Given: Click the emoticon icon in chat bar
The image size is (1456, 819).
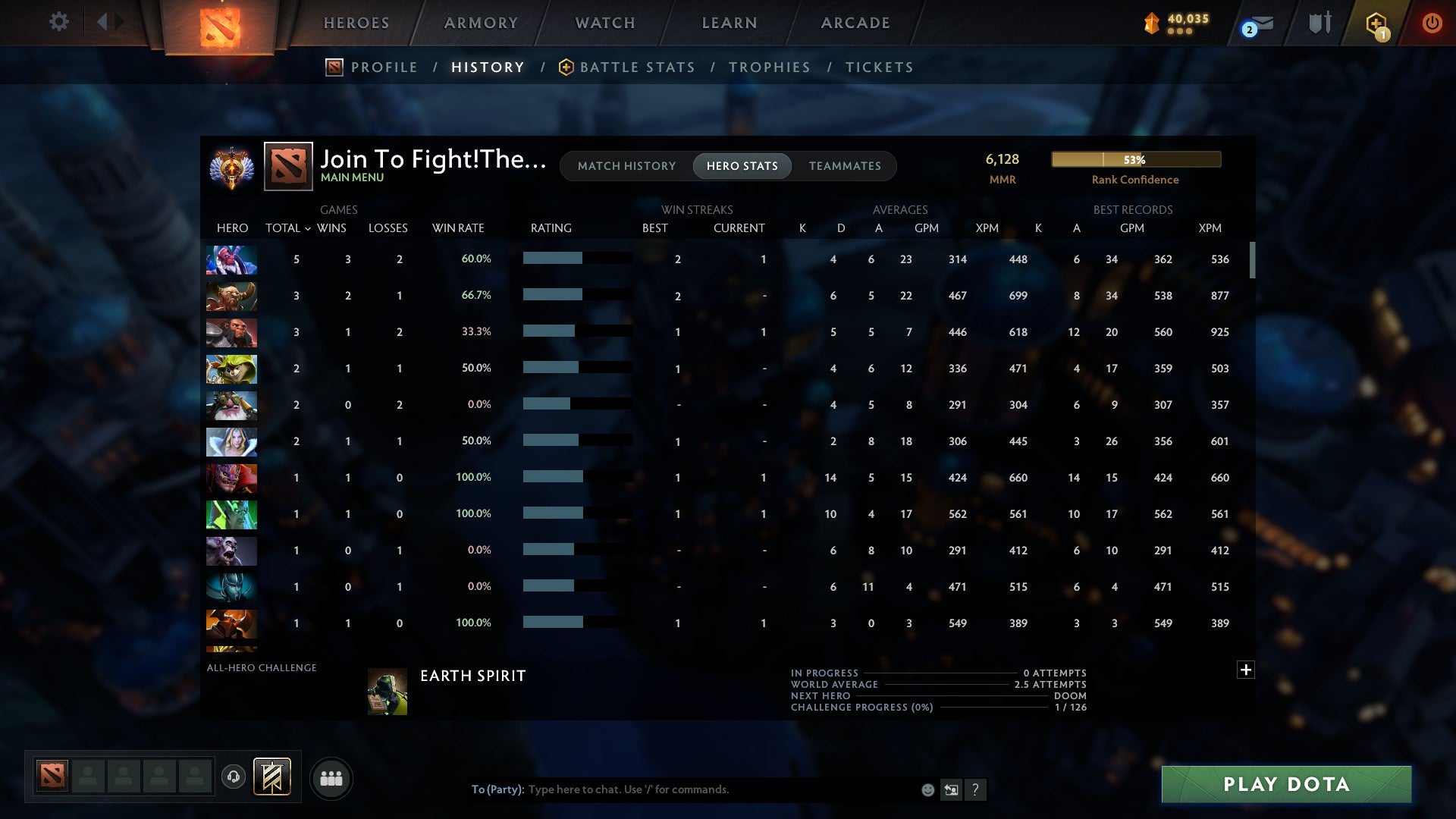Looking at the screenshot, I should pos(927,789).
